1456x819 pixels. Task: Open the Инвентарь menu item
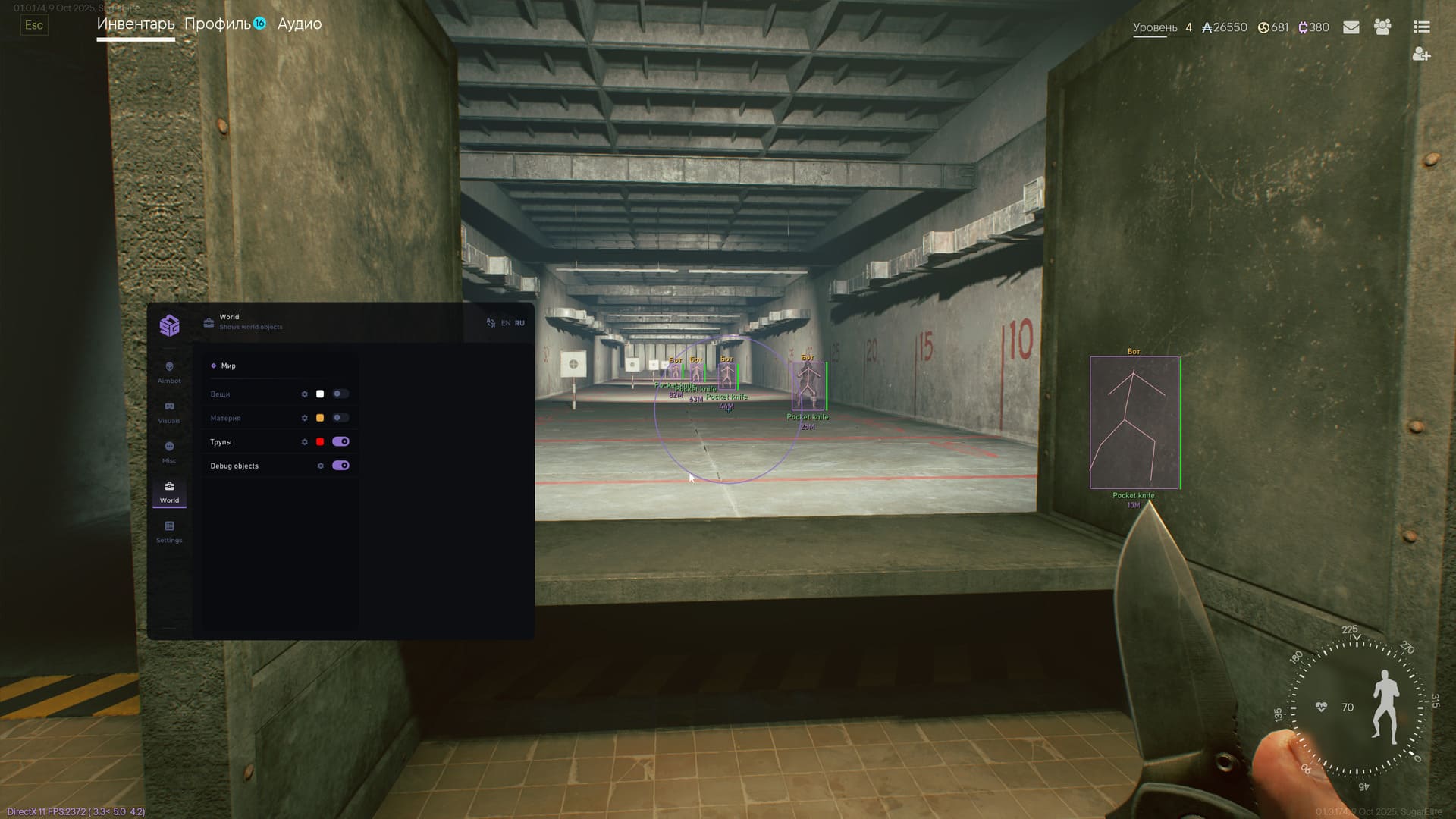pos(135,24)
